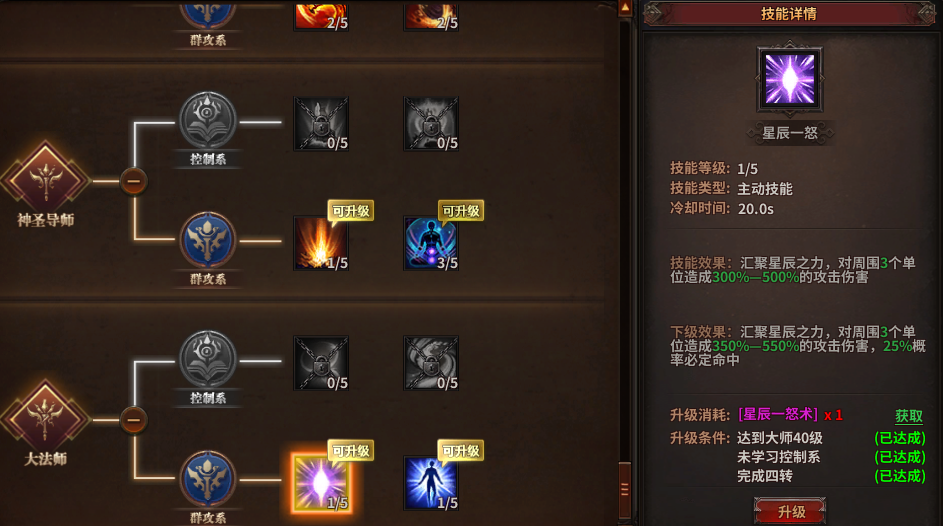
Task: Select the blue glowing figure skill under 大法师
Action: tap(431, 483)
